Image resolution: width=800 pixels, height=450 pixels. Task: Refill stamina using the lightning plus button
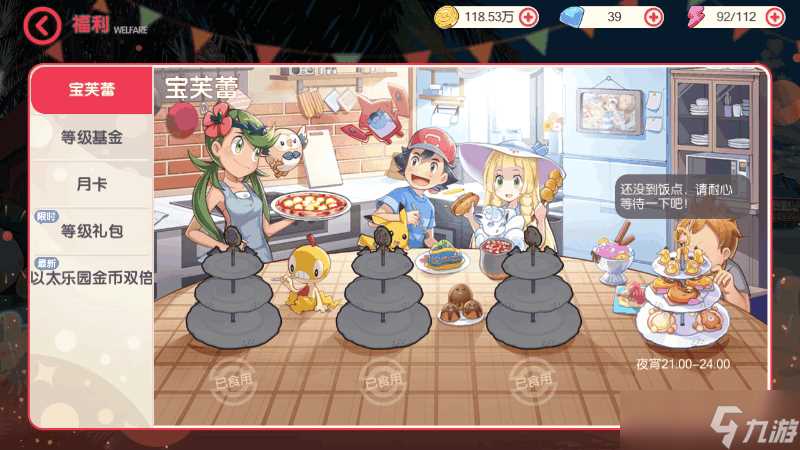pos(777,17)
